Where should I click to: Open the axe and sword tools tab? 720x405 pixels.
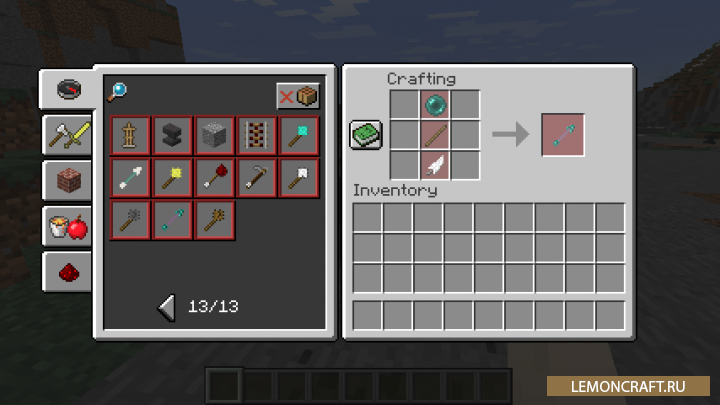(69, 135)
